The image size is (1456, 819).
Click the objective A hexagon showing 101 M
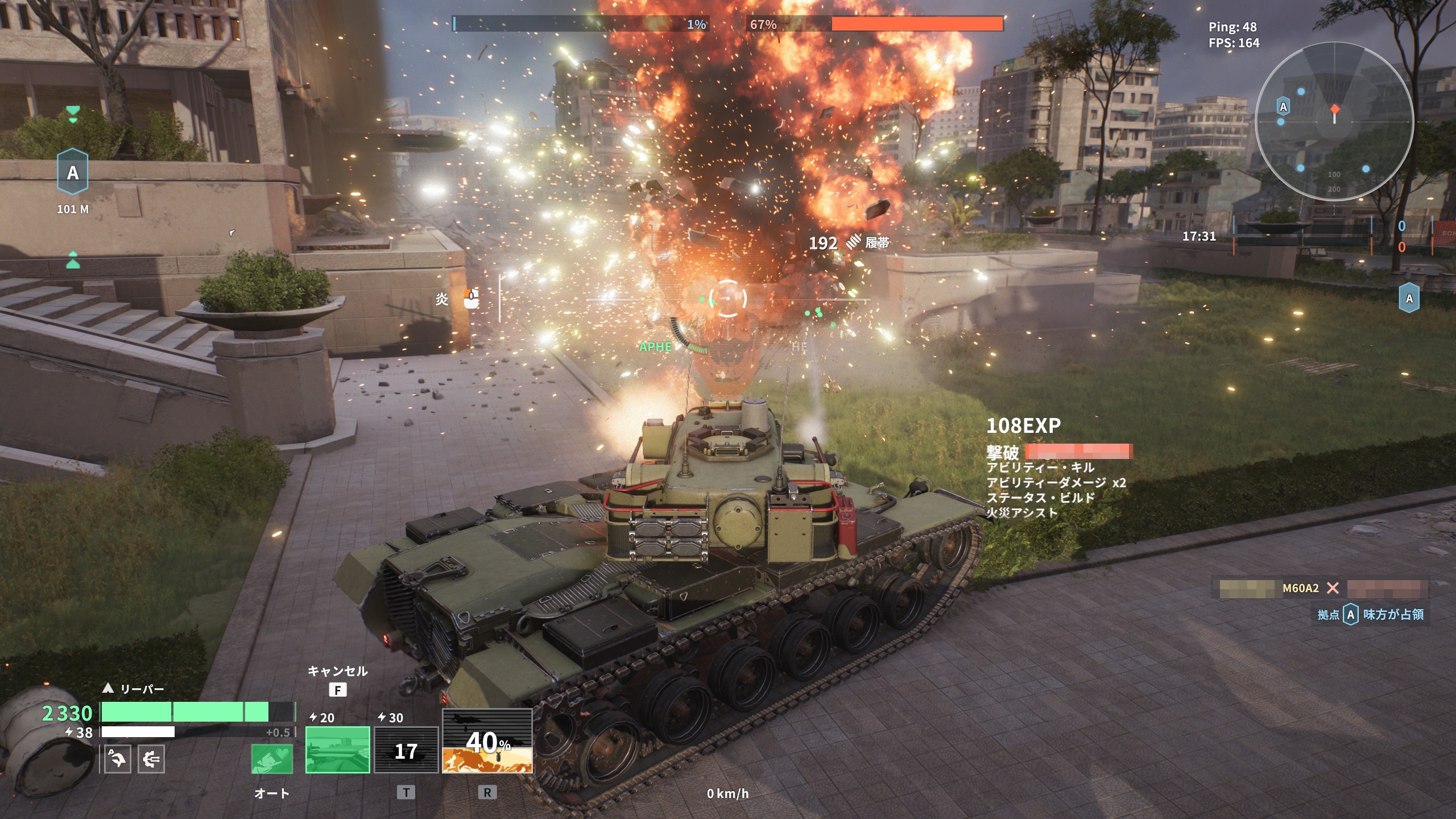pyautogui.click(x=73, y=172)
